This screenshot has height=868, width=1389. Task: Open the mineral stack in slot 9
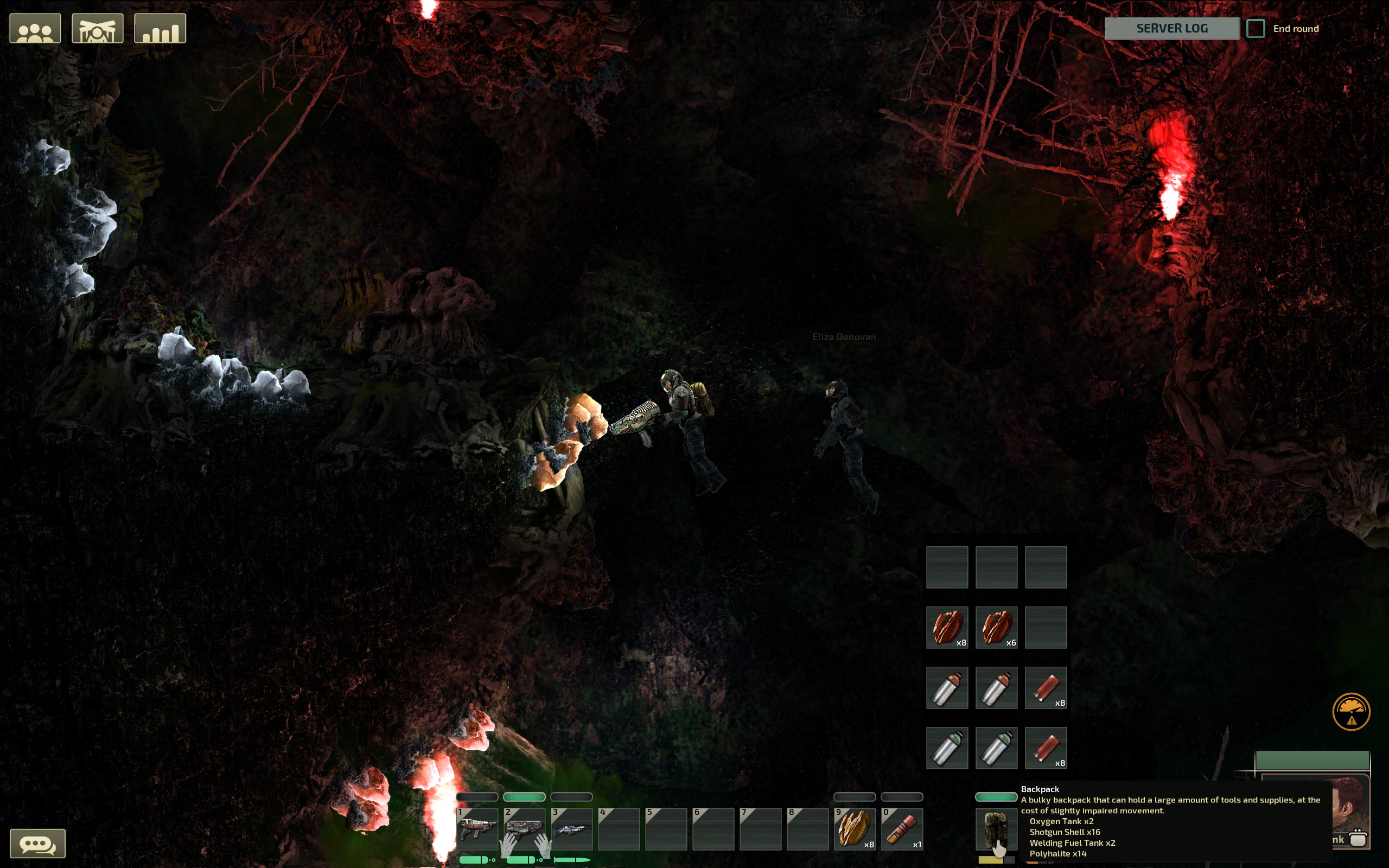pos(855,828)
